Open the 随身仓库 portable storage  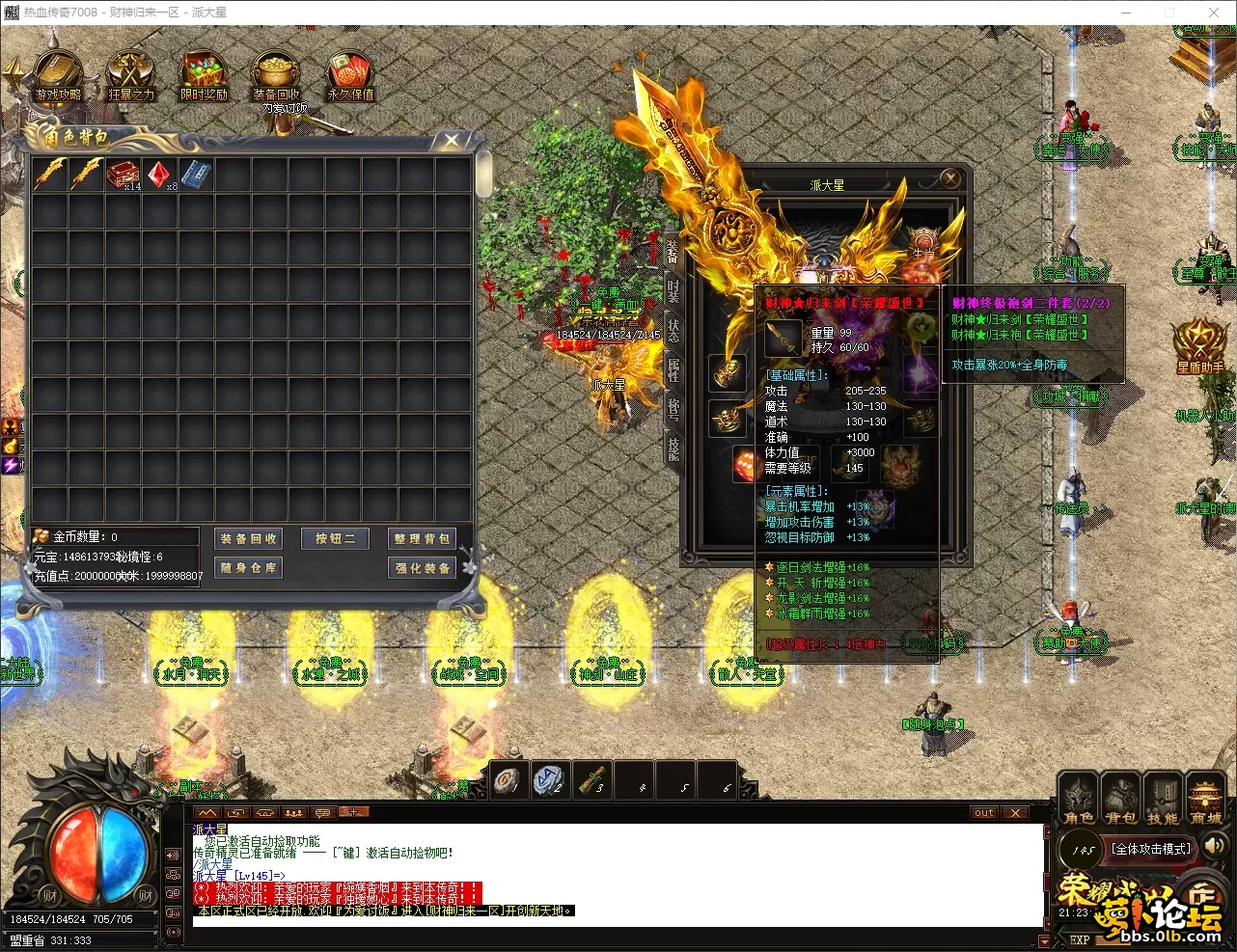248,568
